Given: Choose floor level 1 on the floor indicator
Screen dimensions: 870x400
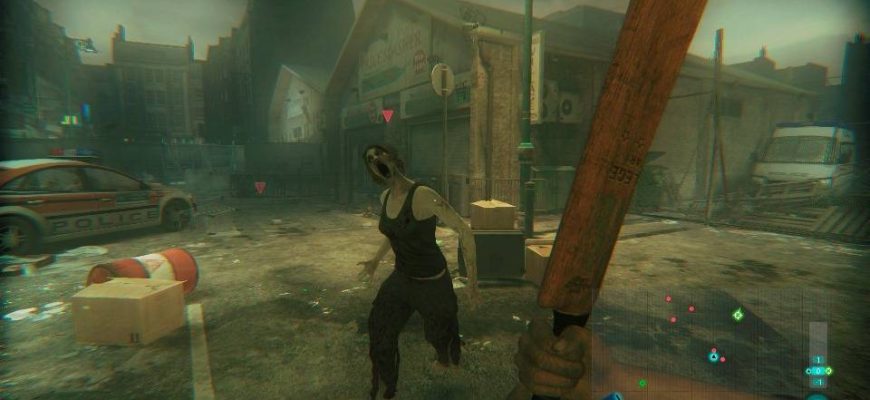Looking at the screenshot, I should [818, 360].
